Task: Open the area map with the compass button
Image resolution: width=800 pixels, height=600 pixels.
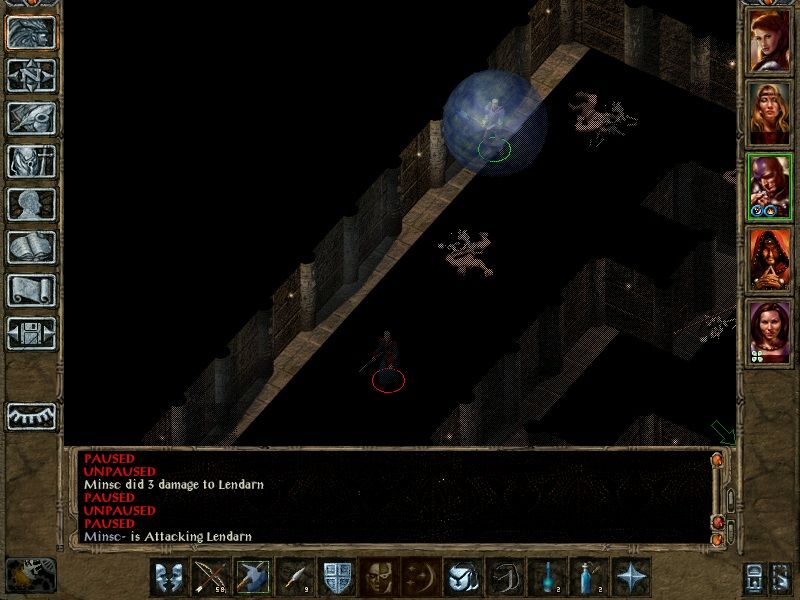Action: click(31, 75)
